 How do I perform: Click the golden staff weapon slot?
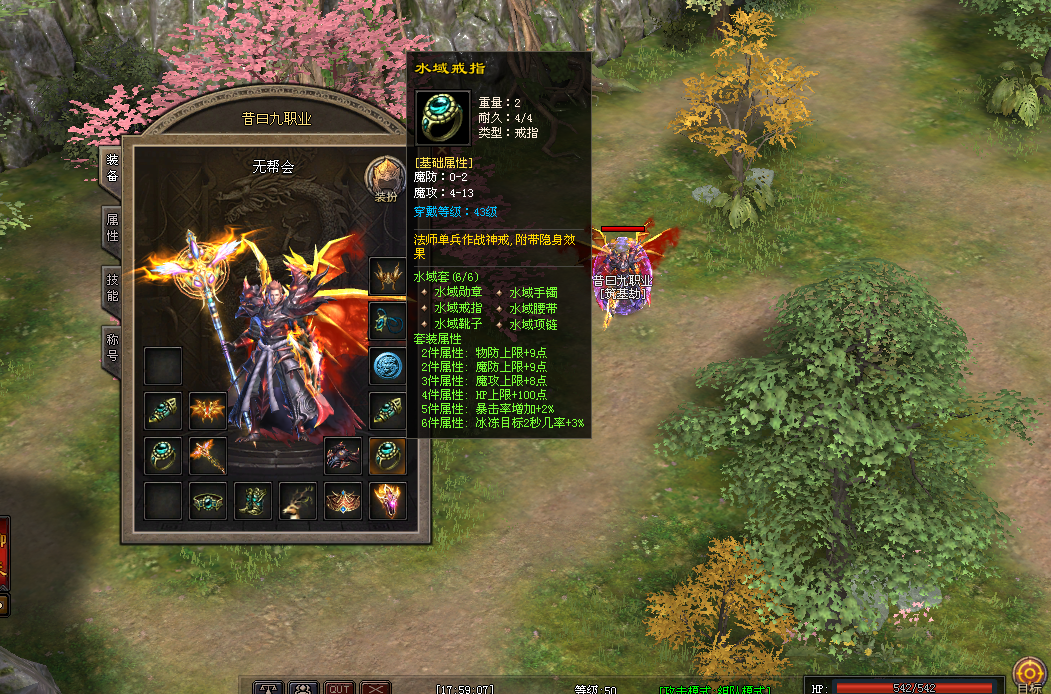[208, 455]
